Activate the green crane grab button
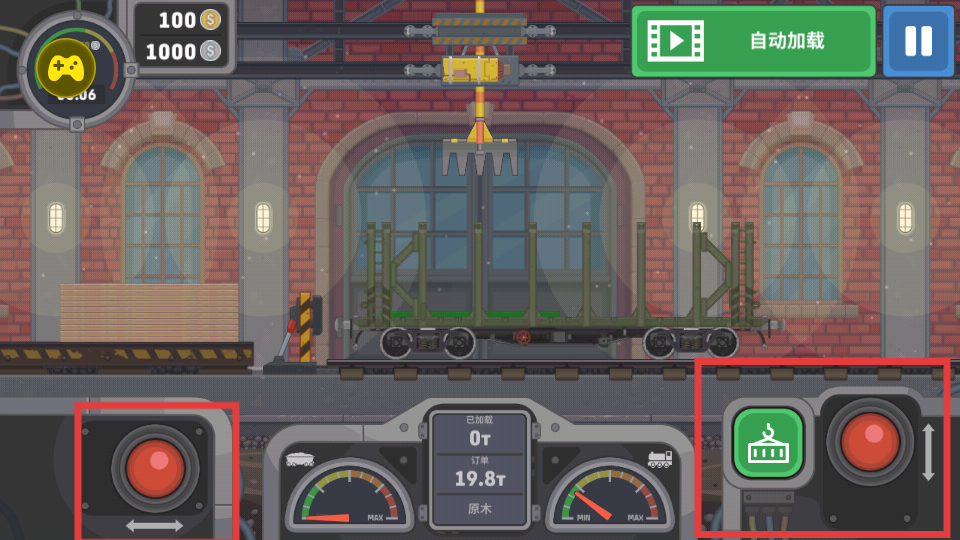This screenshot has width=960, height=540. click(768, 442)
